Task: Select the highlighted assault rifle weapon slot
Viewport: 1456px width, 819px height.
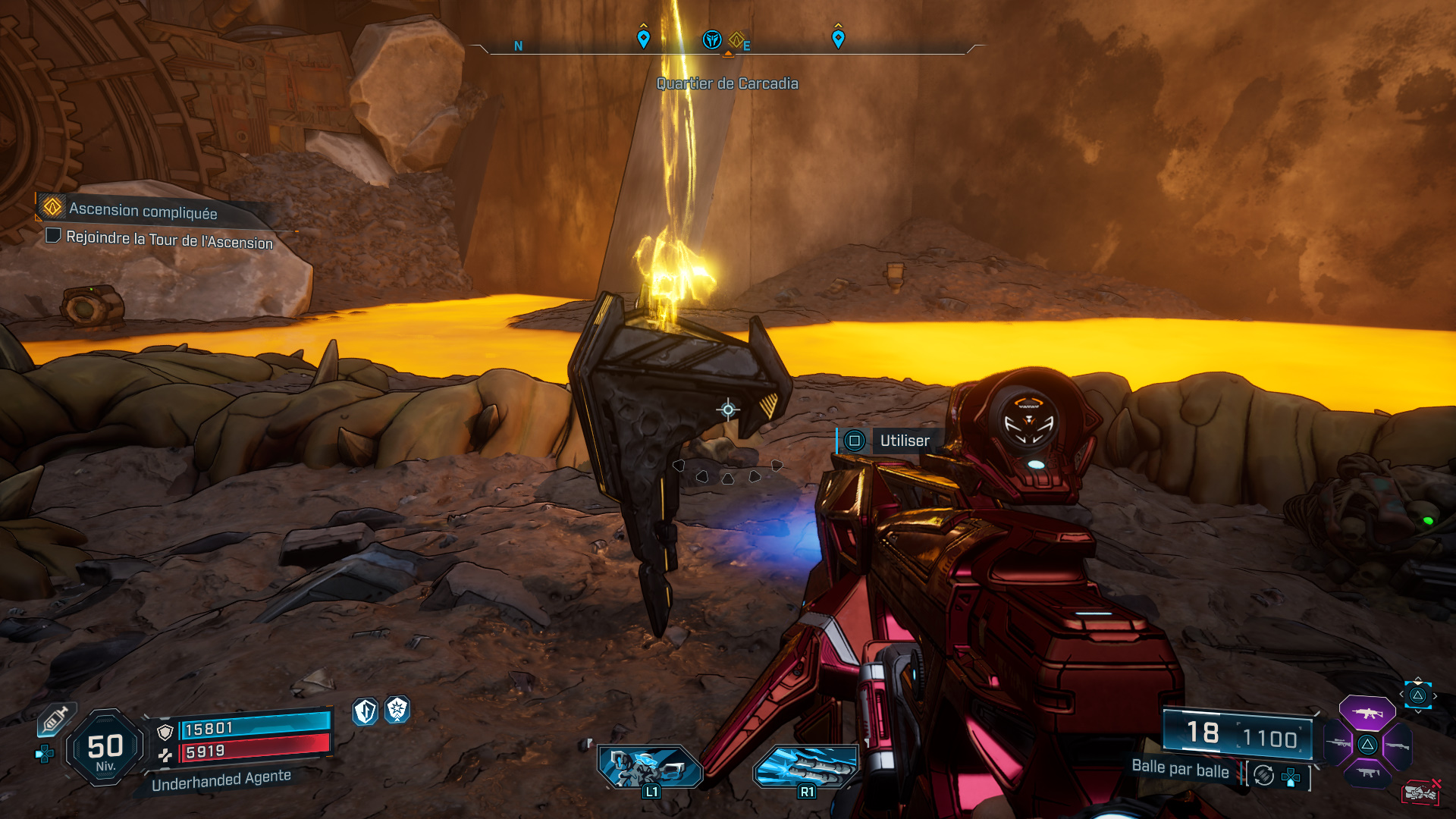Action: click(x=1367, y=713)
